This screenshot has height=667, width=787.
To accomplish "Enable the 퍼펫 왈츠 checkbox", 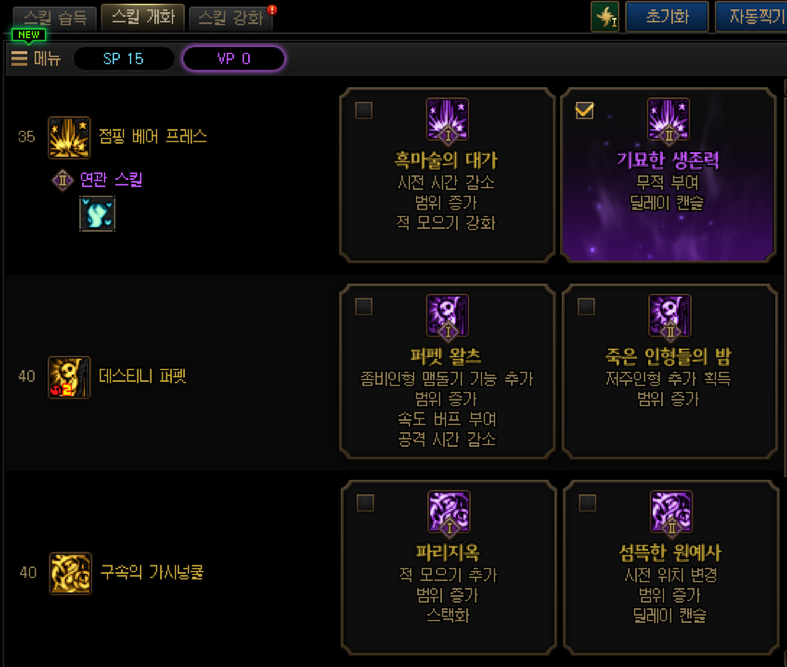I will click(364, 306).
